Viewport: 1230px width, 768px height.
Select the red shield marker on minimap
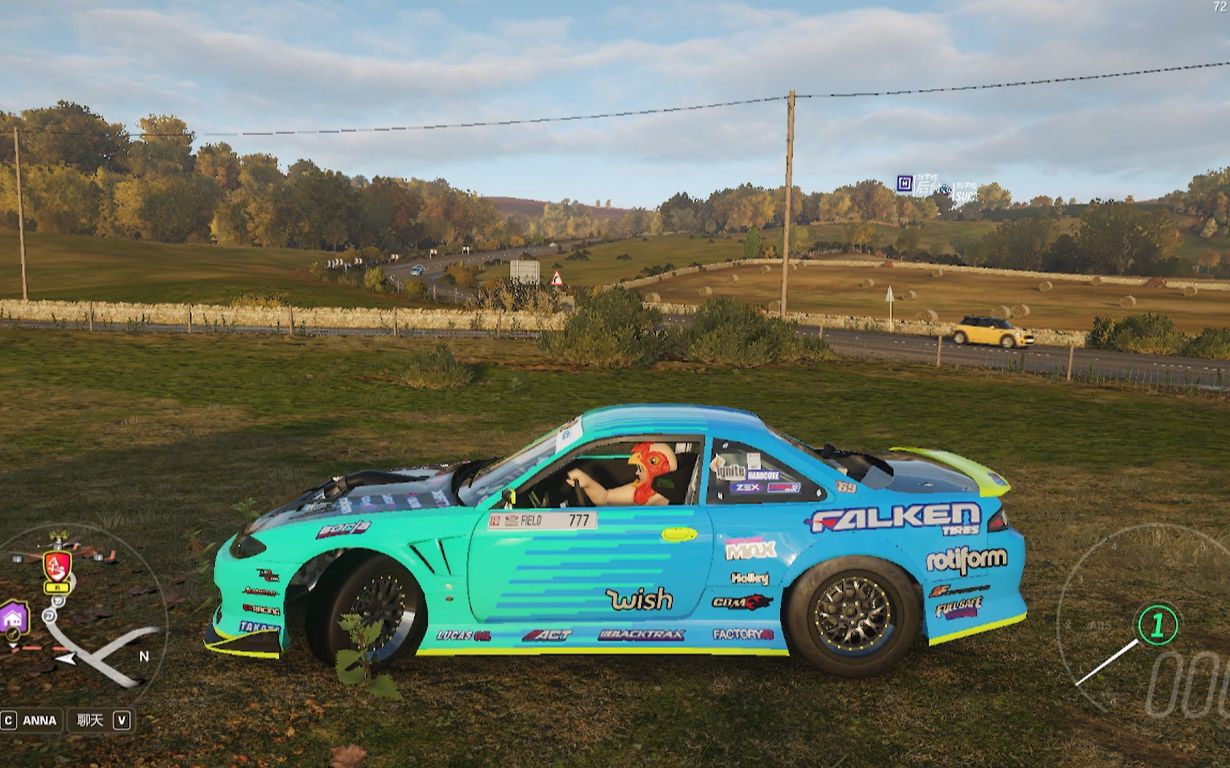tap(57, 566)
